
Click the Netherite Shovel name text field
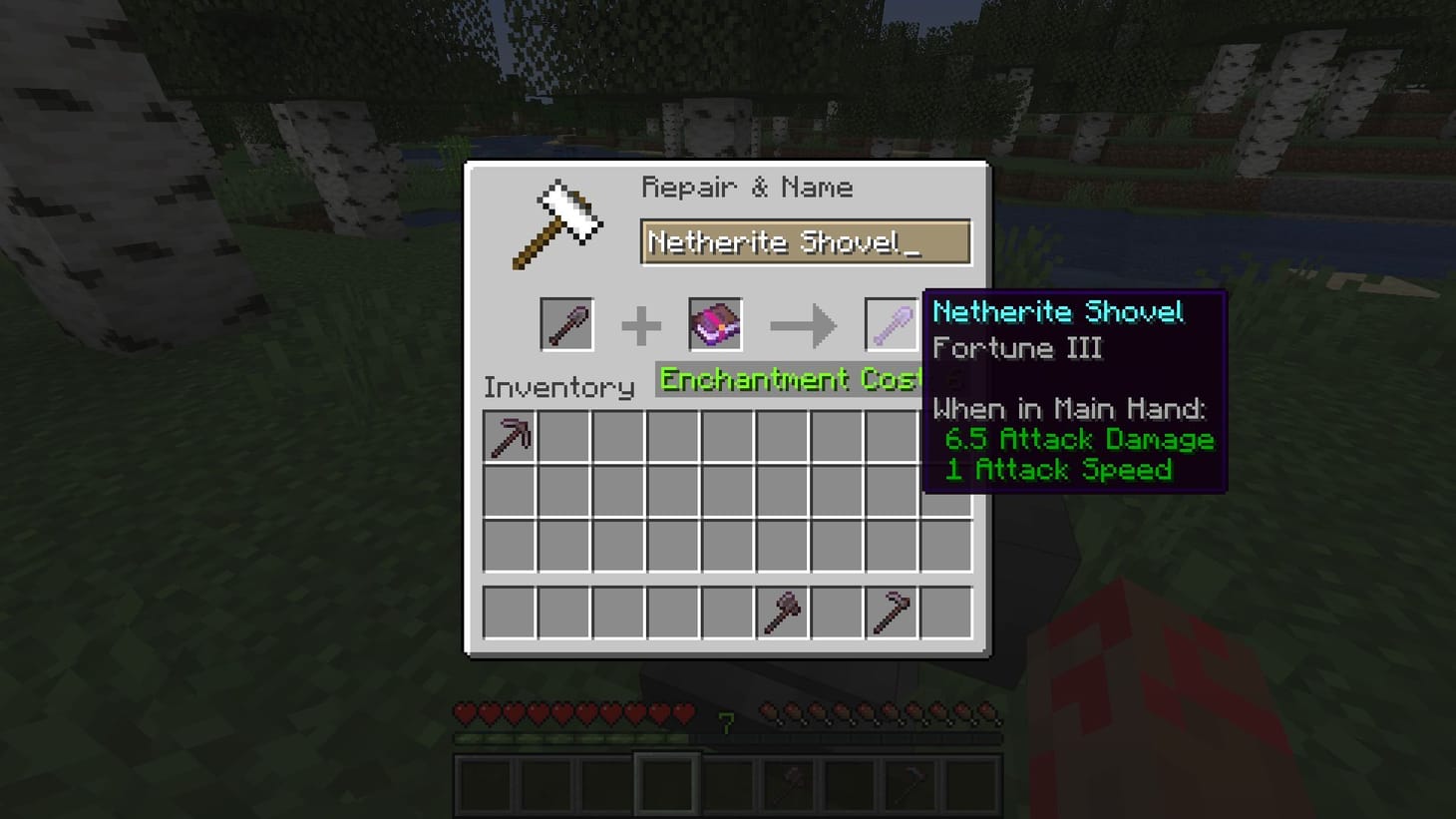[x=806, y=241]
